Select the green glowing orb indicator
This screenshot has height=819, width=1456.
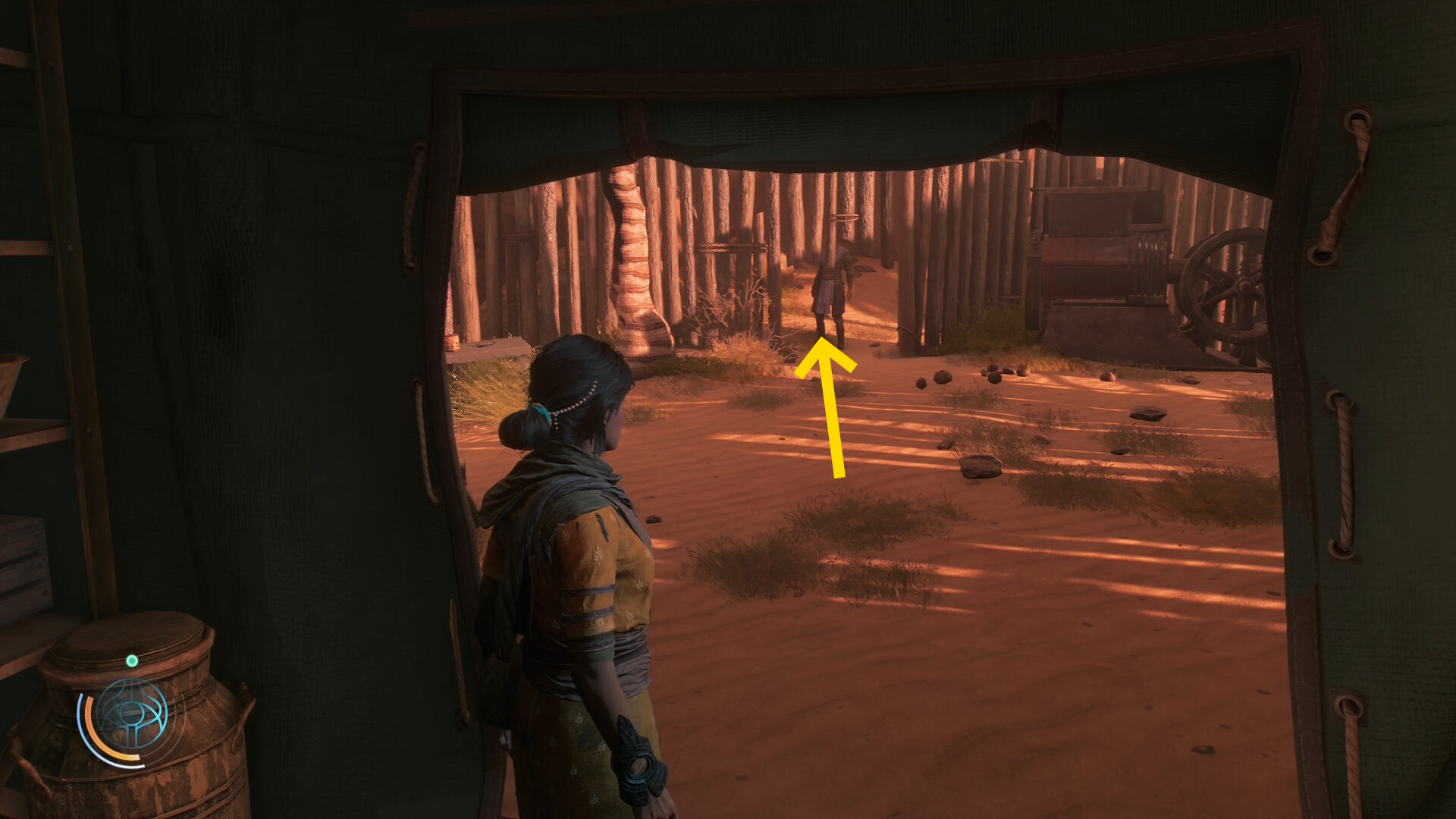coord(132,661)
